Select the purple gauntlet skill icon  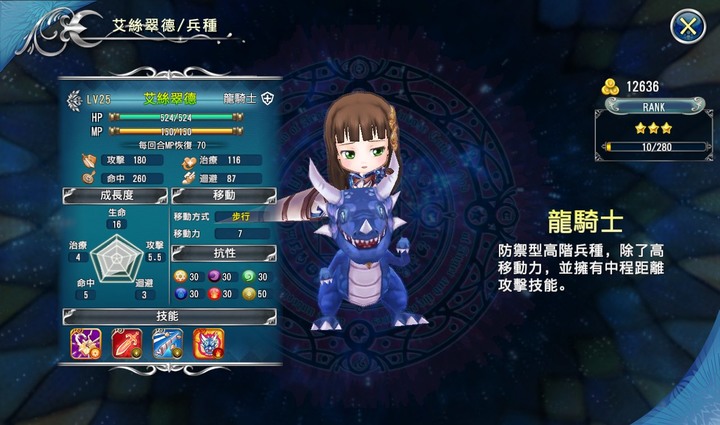[x=85, y=343]
